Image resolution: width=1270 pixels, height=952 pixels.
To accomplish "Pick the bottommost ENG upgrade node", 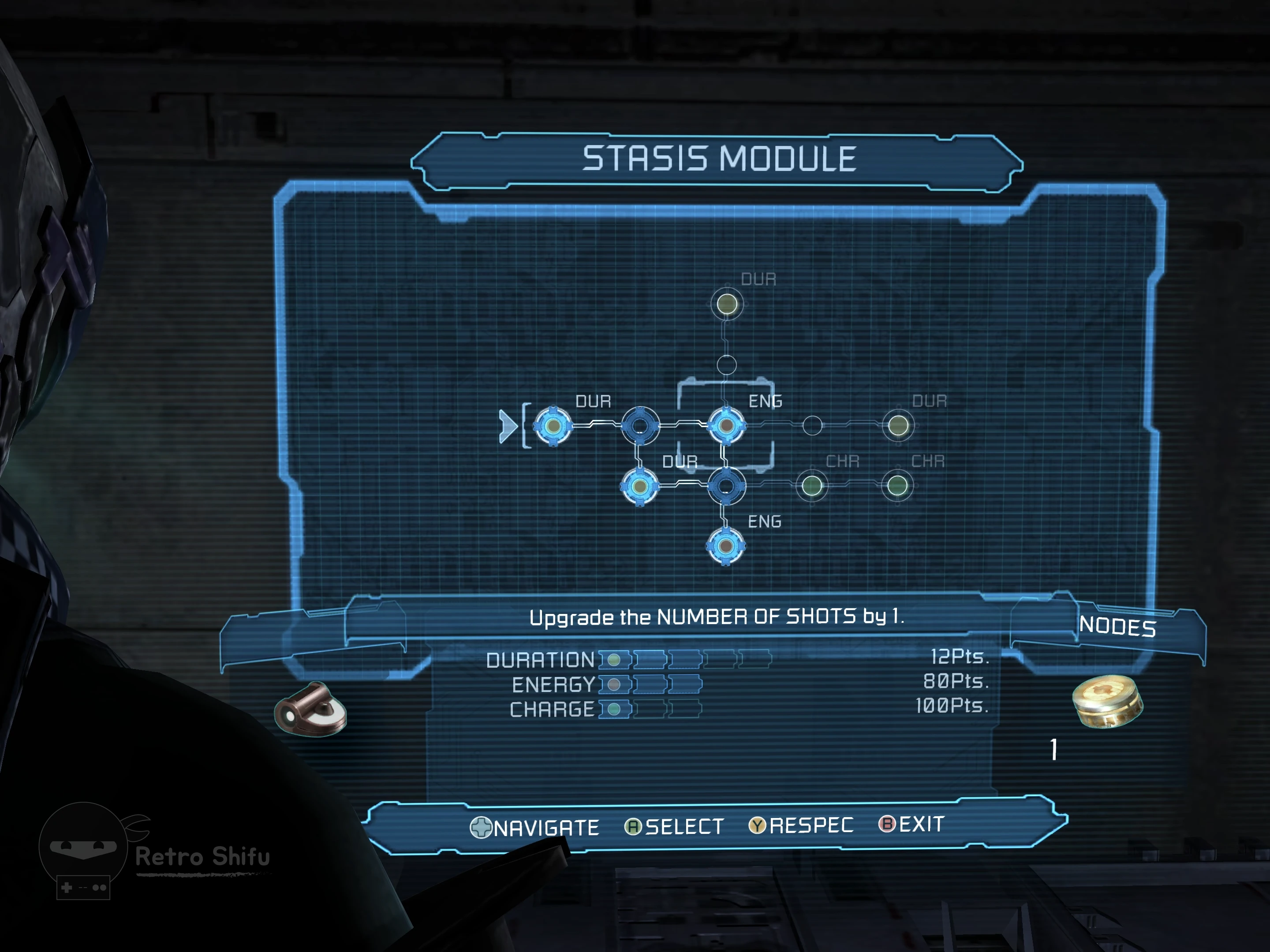I will pyautogui.click(x=726, y=546).
